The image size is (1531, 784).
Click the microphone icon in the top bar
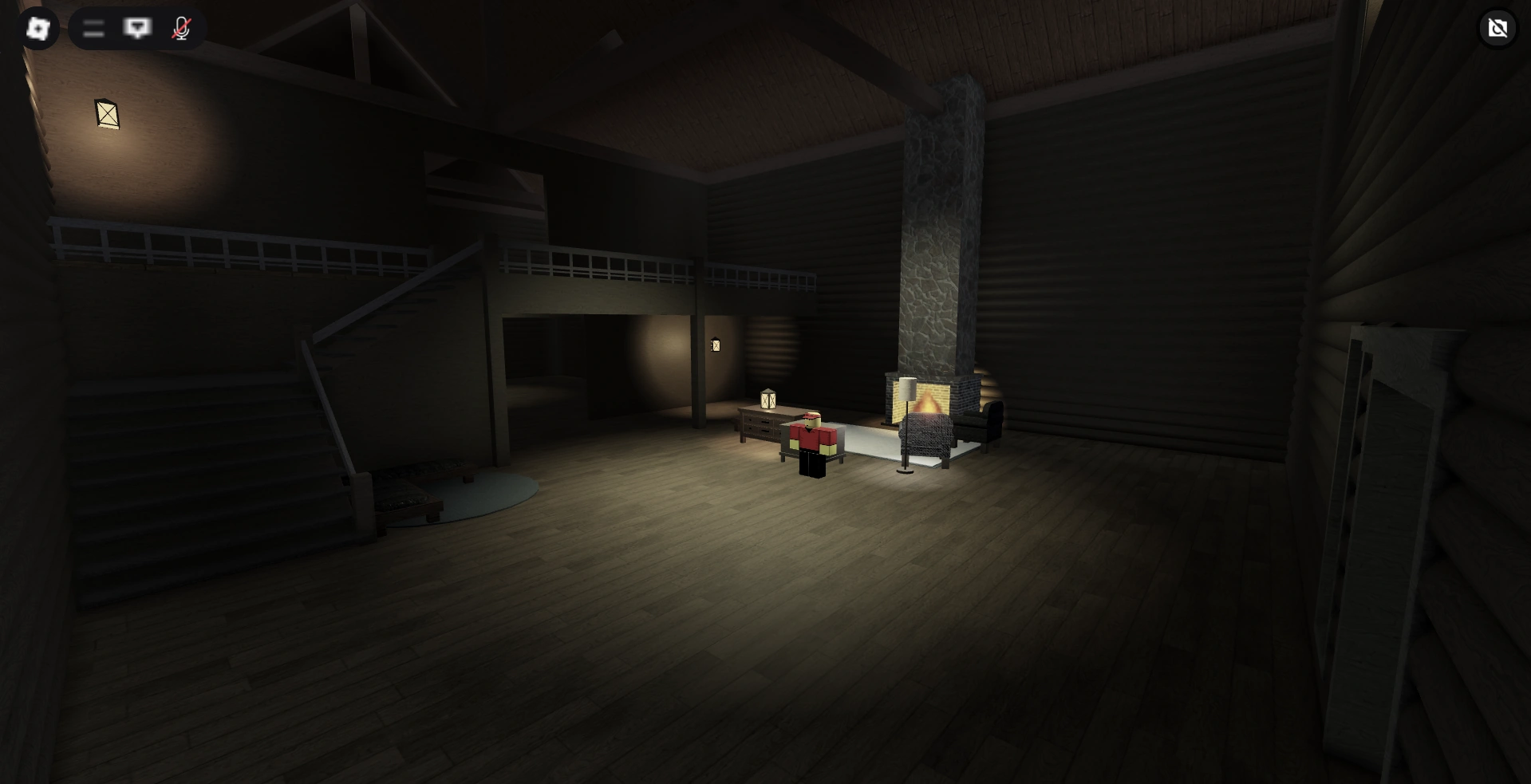click(x=180, y=29)
